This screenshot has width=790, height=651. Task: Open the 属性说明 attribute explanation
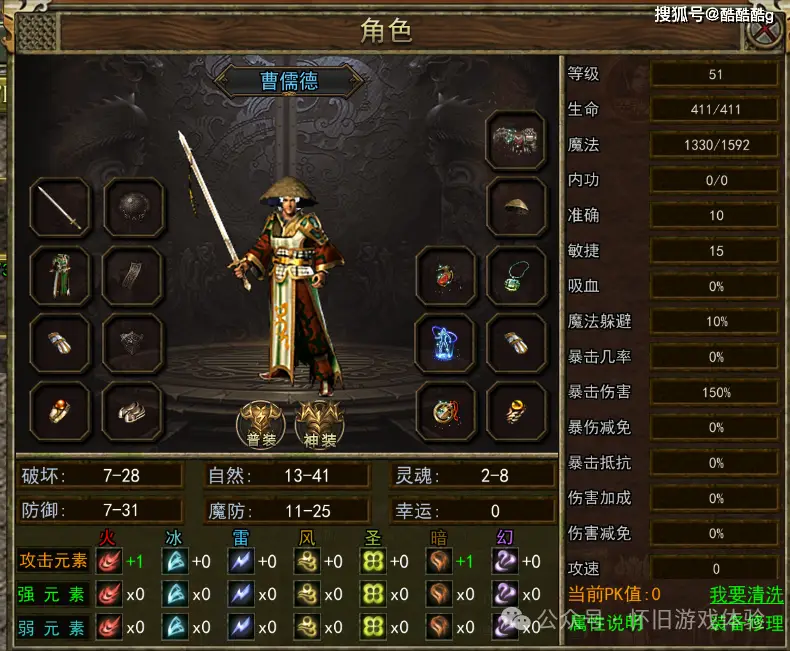605,623
